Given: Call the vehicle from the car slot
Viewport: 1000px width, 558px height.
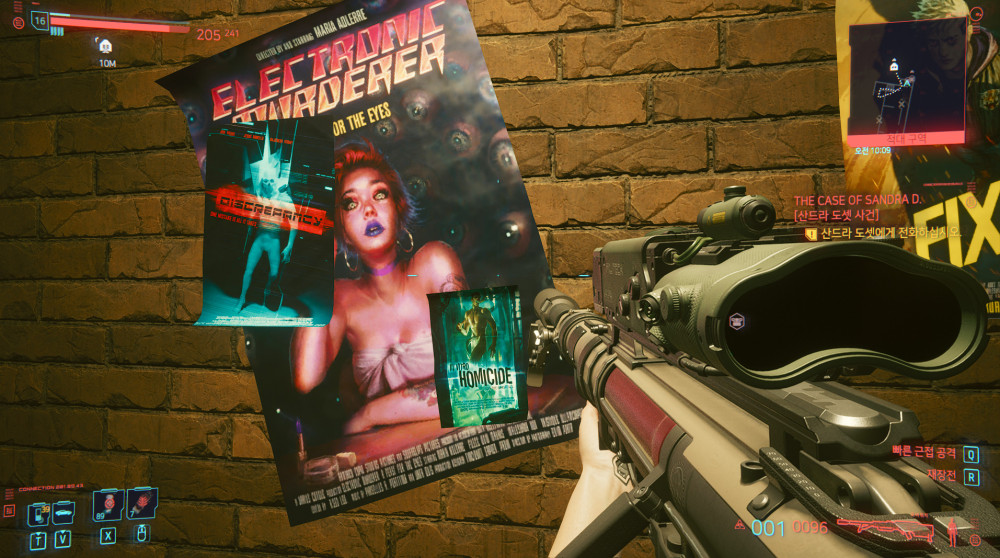Looking at the screenshot, I should click(62, 513).
